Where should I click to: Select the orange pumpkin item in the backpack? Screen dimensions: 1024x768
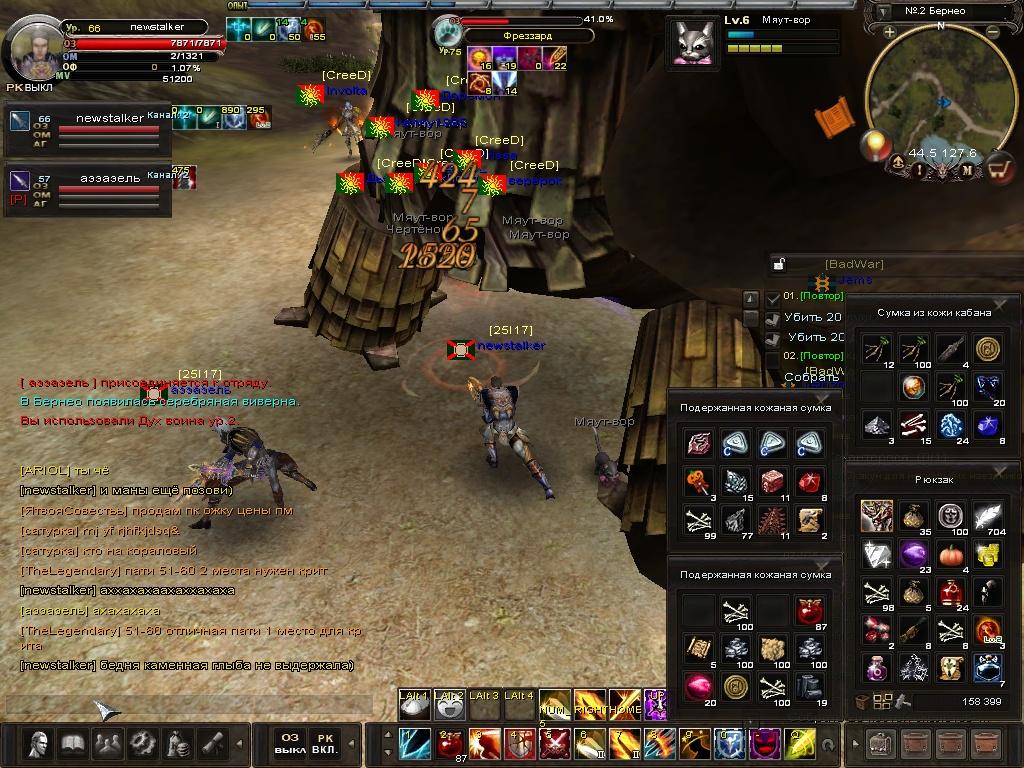click(x=949, y=555)
